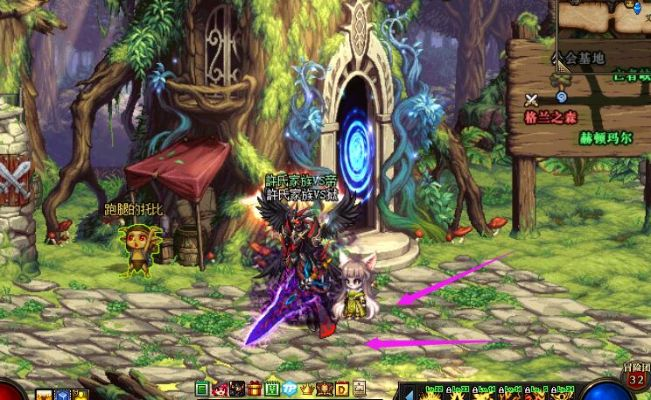Viewport: 651px width, 400px height.
Task: Click the crossed swords map marker
Action: (531, 99)
